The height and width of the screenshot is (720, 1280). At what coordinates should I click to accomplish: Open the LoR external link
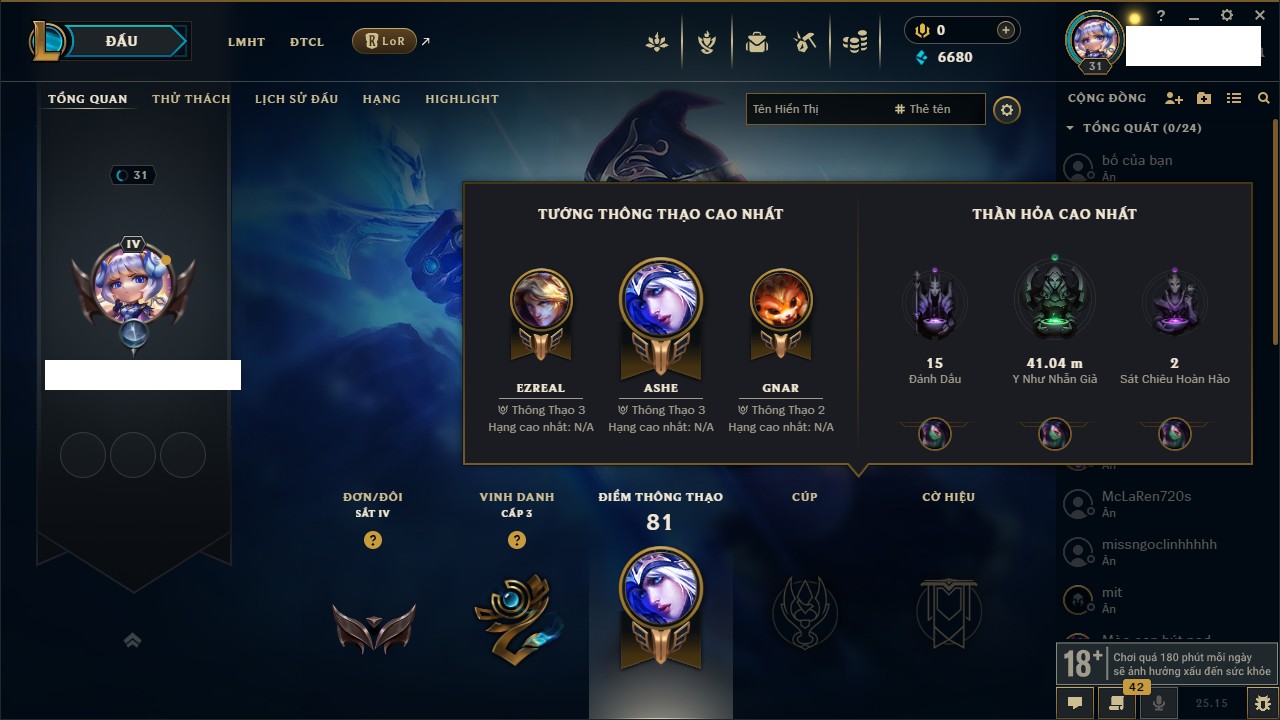(385, 41)
